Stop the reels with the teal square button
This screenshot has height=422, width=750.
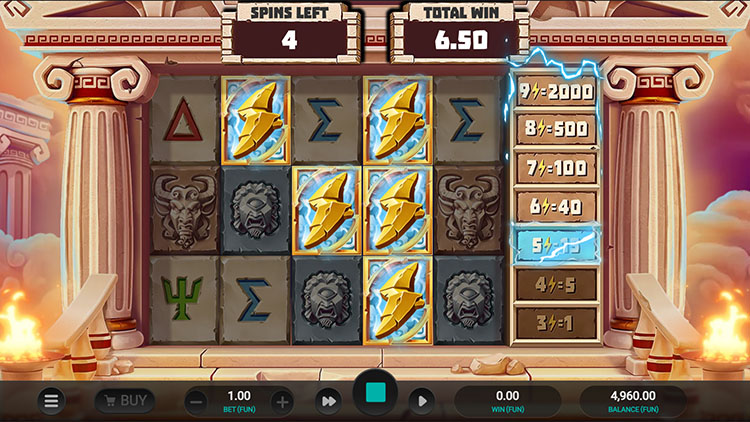[x=375, y=397]
